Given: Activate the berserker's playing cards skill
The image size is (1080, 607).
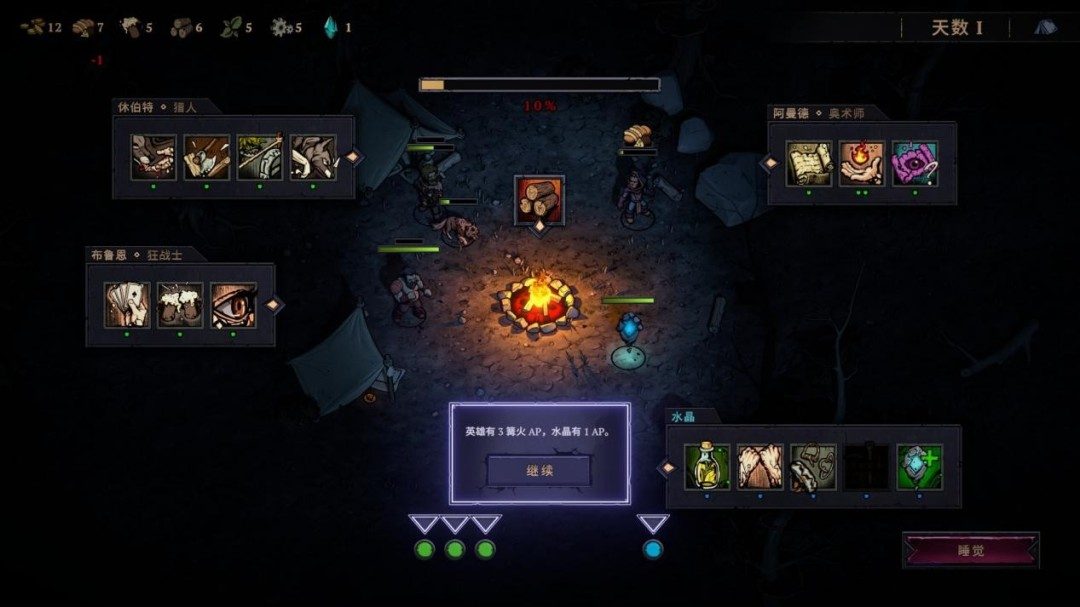Looking at the screenshot, I should pyautogui.click(x=127, y=305).
